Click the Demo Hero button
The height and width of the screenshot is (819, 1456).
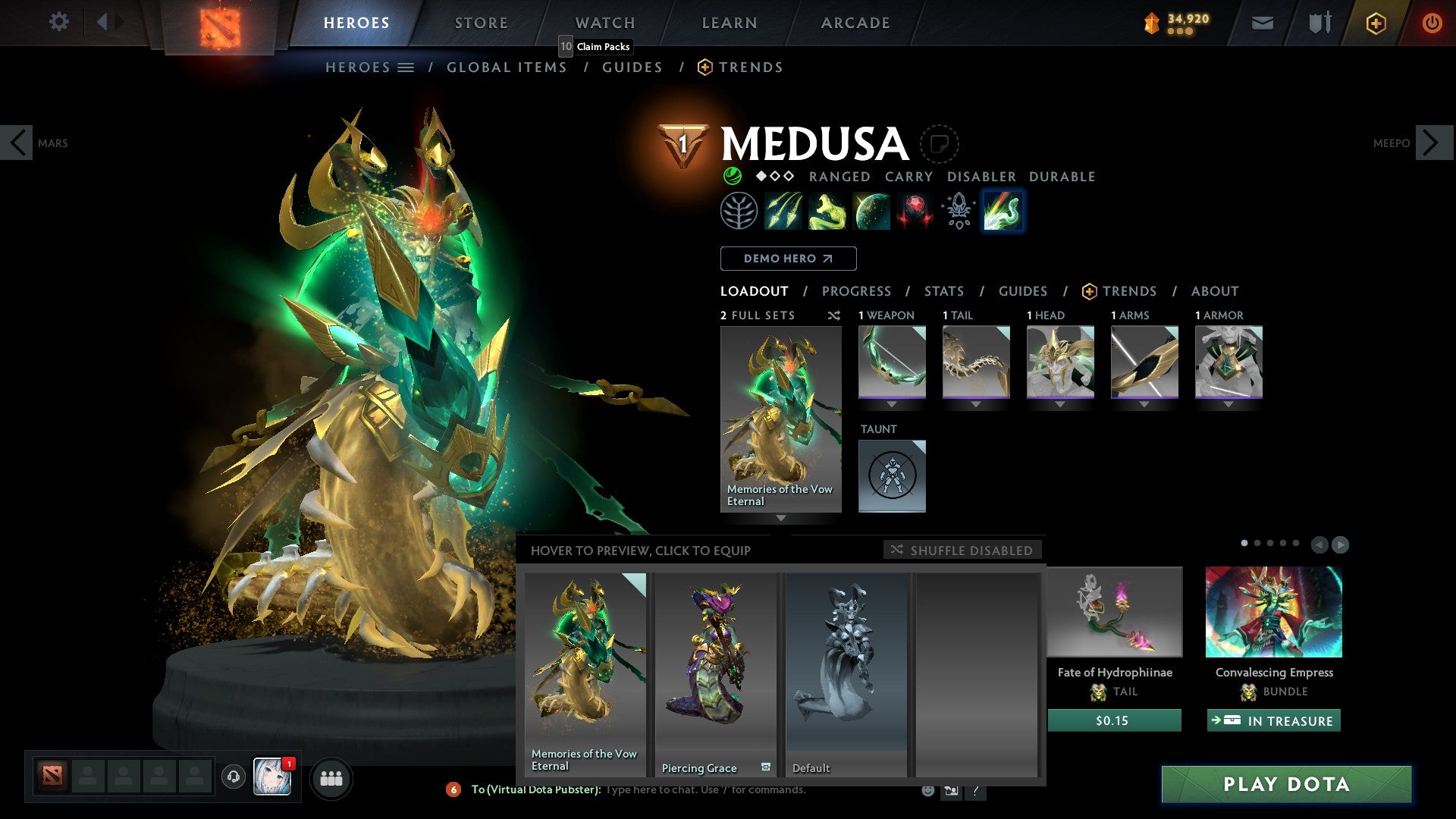[788, 259]
